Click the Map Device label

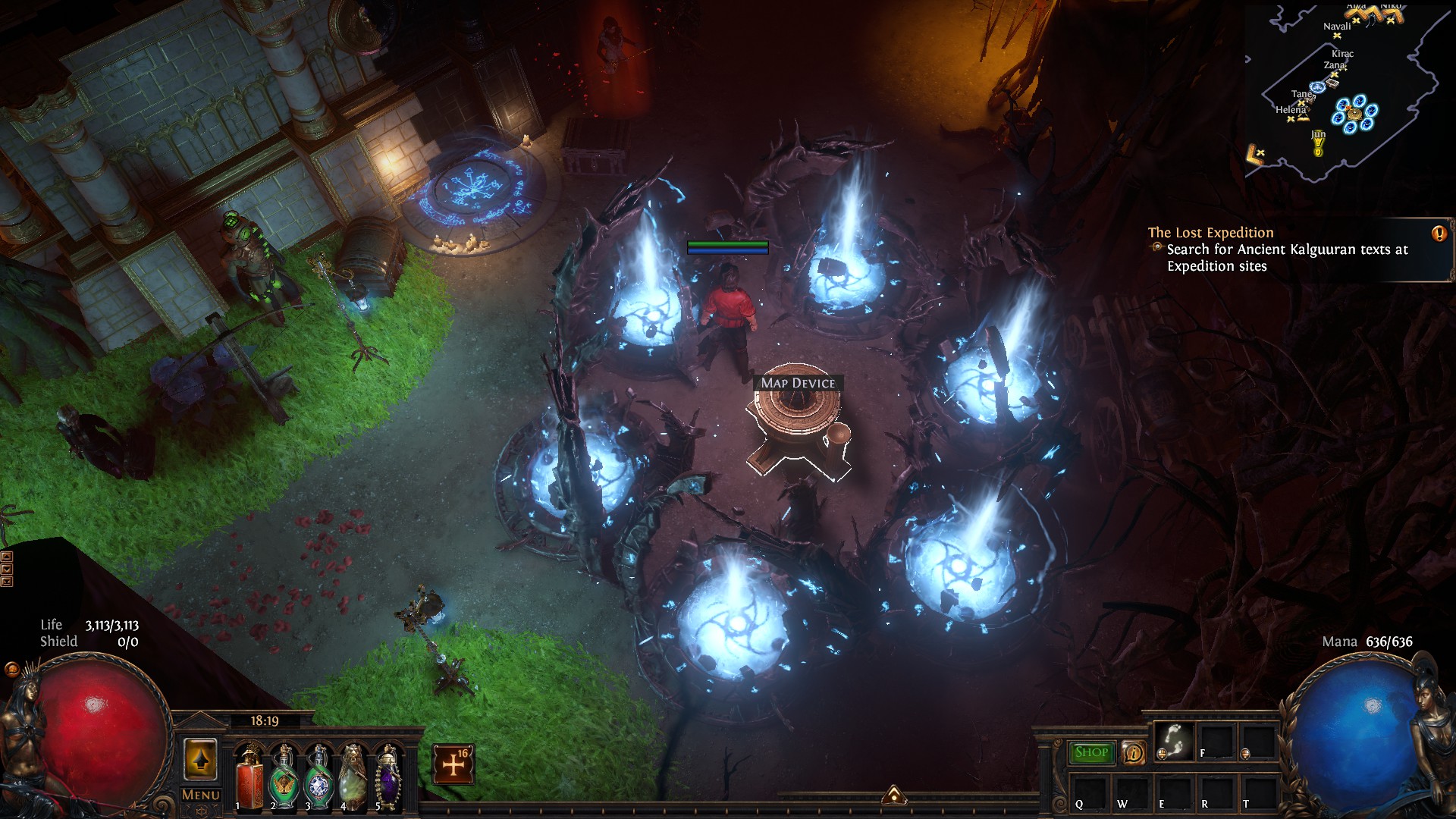pyautogui.click(x=798, y=383)
